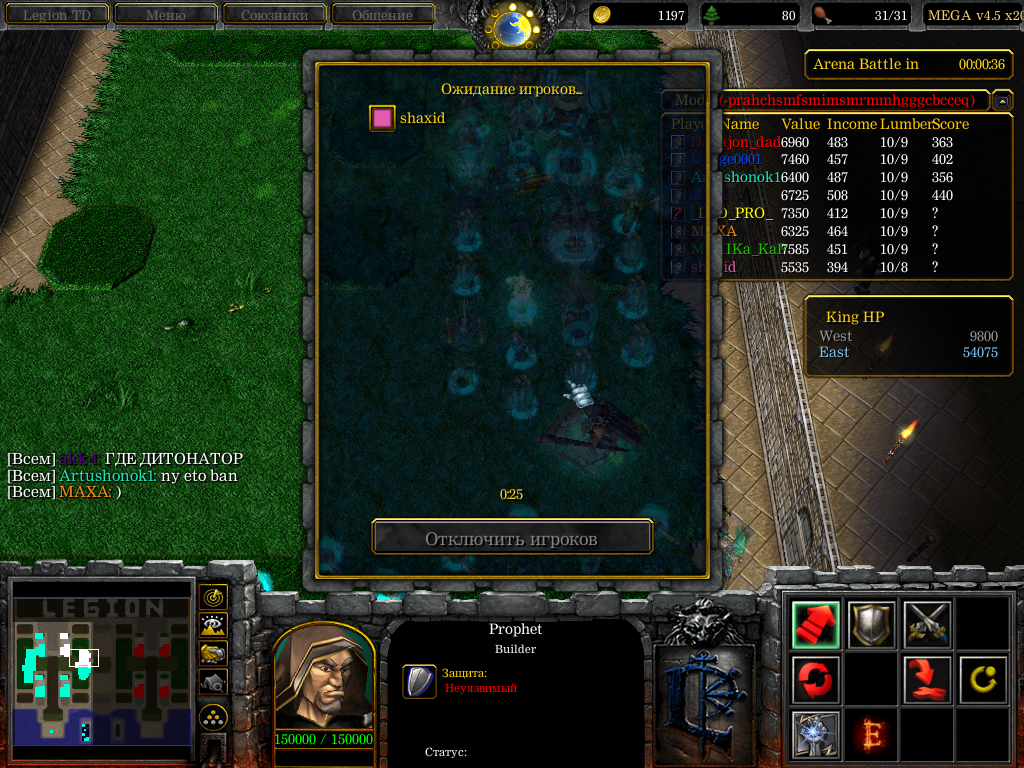Activate the red upward arrow command

[x=816, y=624]
